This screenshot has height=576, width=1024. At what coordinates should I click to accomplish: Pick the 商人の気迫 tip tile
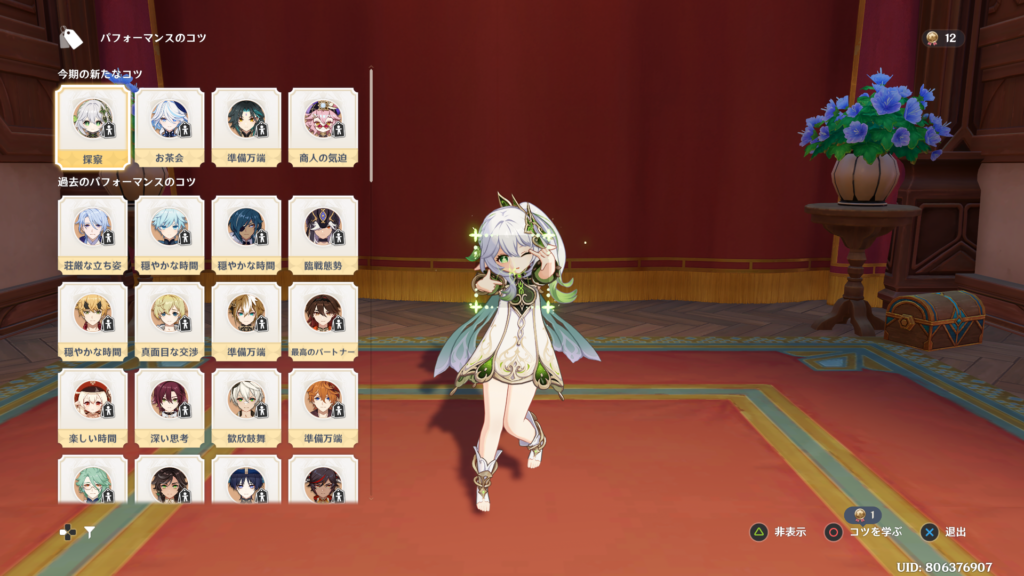coord(323,126)
